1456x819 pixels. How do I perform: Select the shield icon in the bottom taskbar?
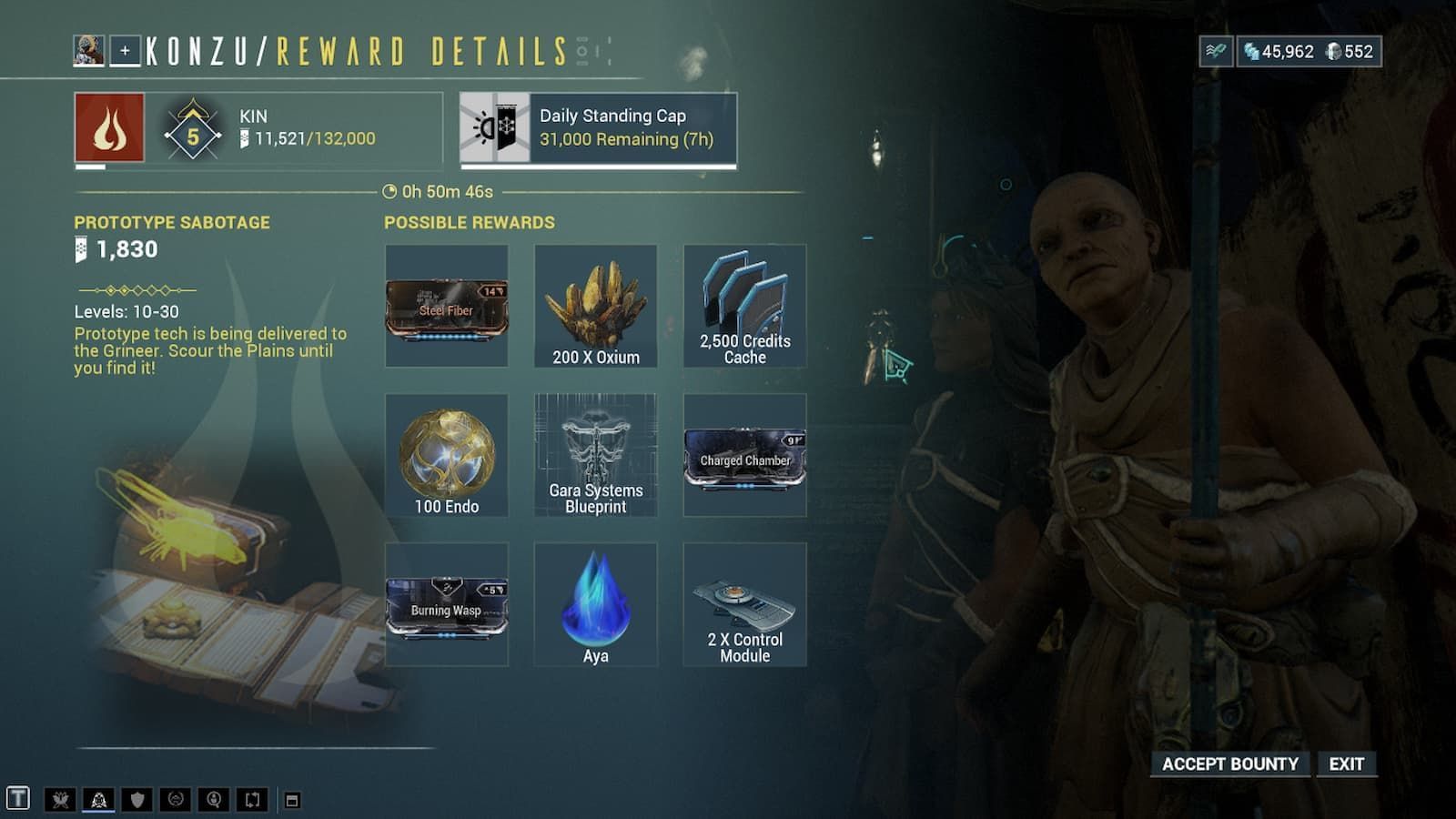(136, 798)
